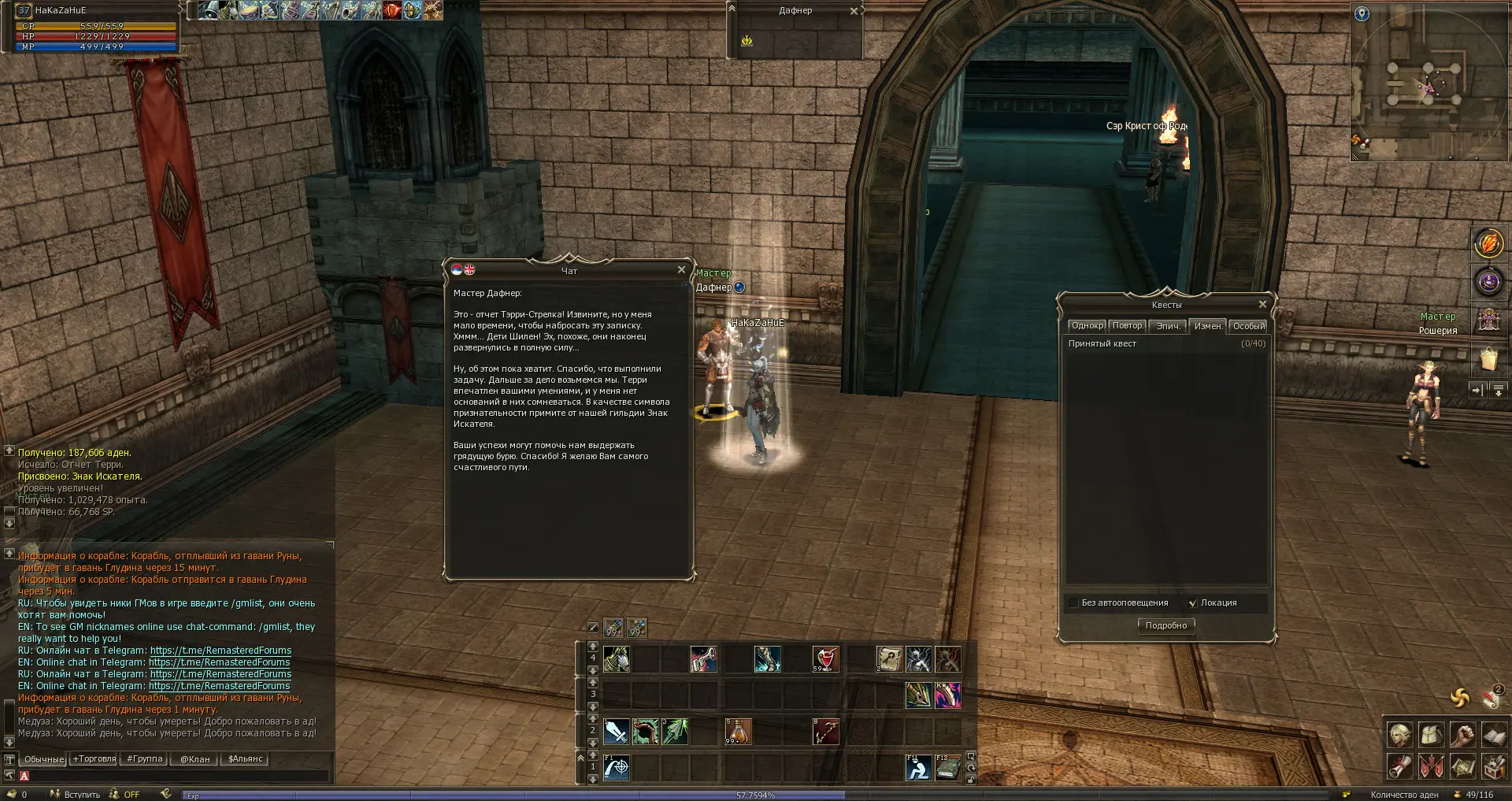Close the Дафнер target window
Image resolution: width=1512 pixels, height=801 pixels.
coord(854,11)
